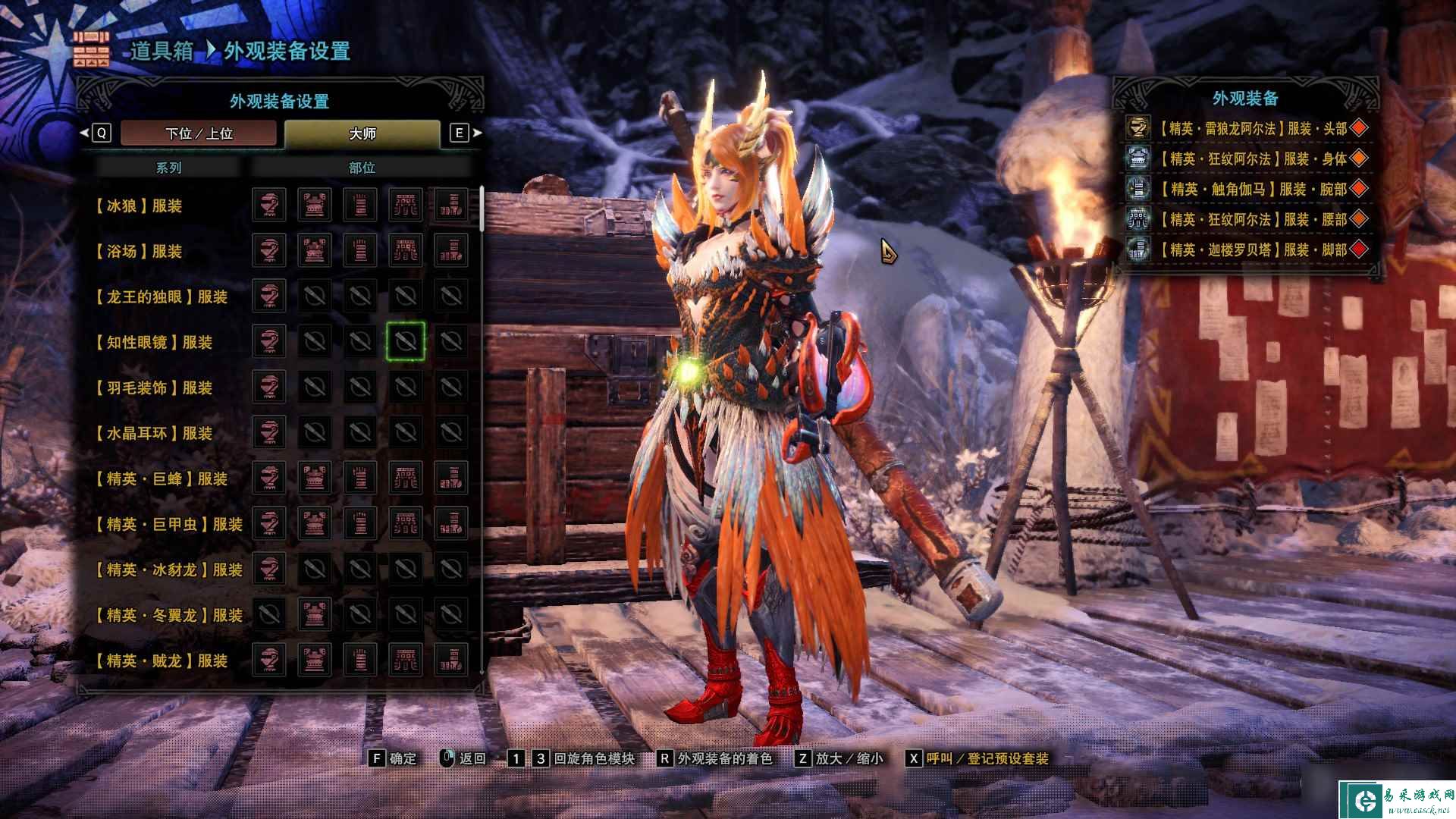
Task: Select the 精英·贼龙 leg piece
Action: (451, 660)
